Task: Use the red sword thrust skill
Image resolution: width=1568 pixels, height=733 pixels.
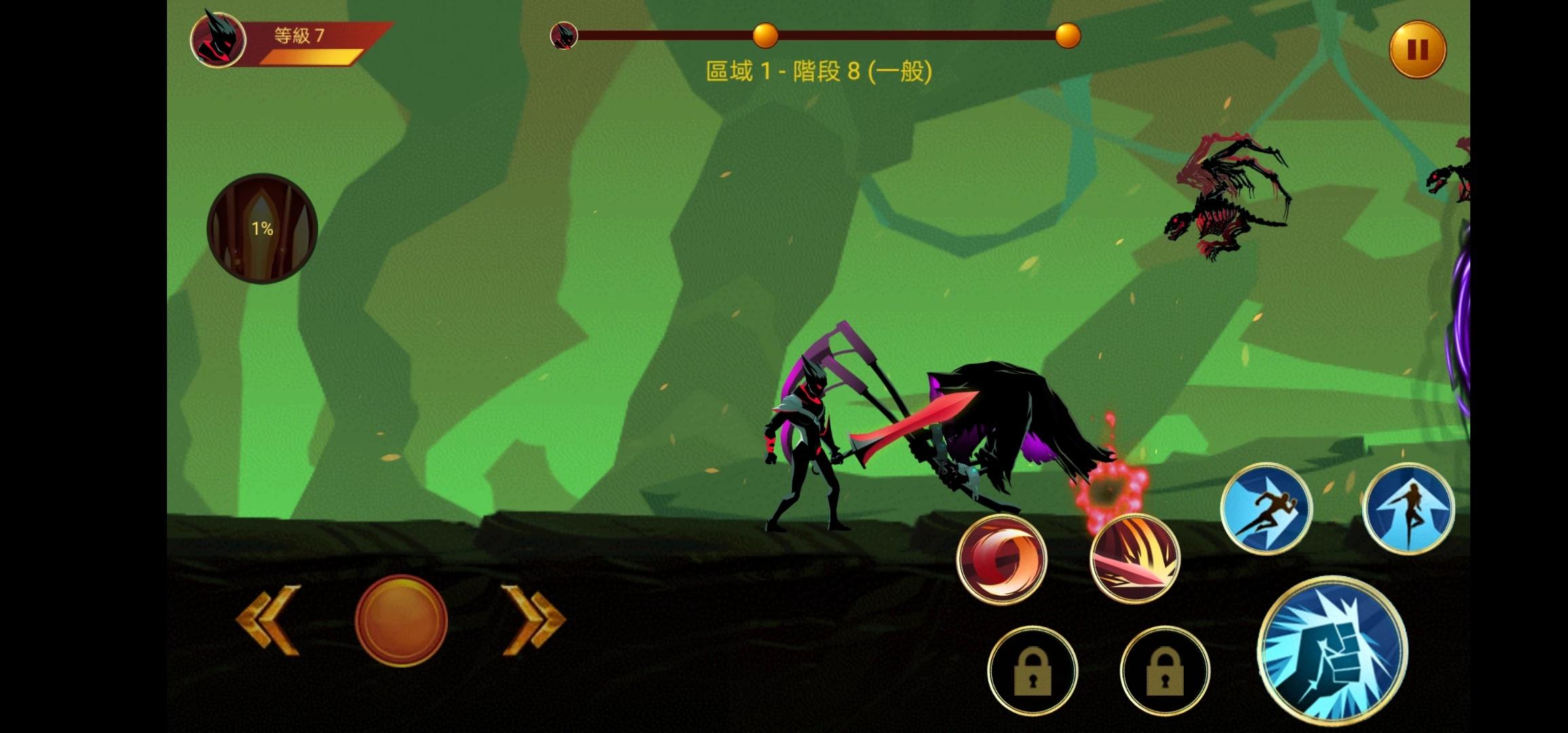Action: coord(1135,559)
